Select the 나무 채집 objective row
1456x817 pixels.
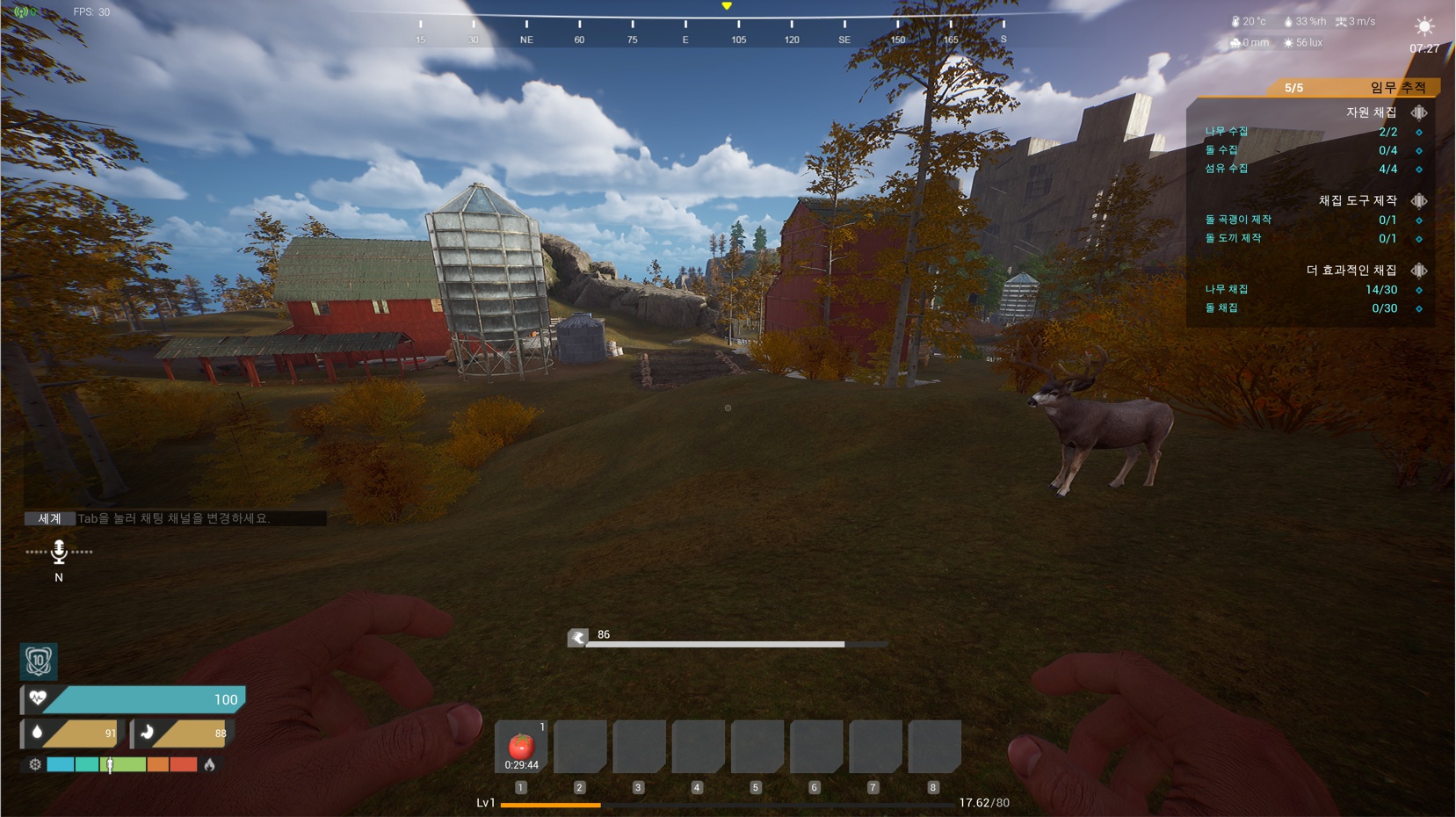point(1300,289)
